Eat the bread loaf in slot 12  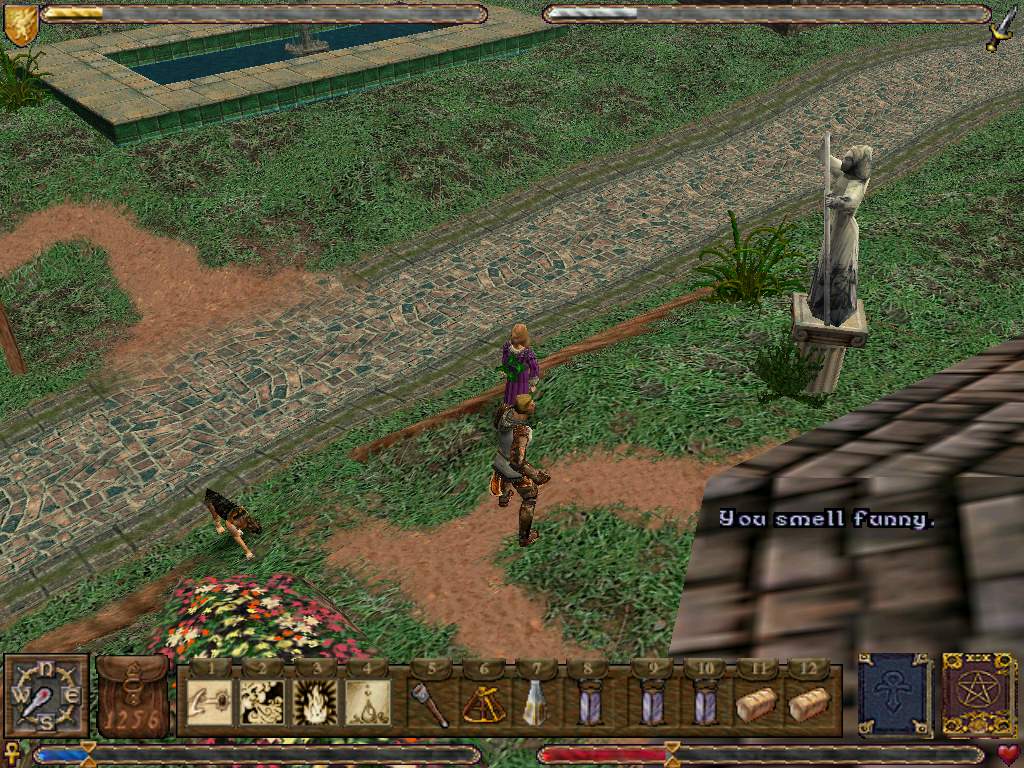(x=809, y=704)
